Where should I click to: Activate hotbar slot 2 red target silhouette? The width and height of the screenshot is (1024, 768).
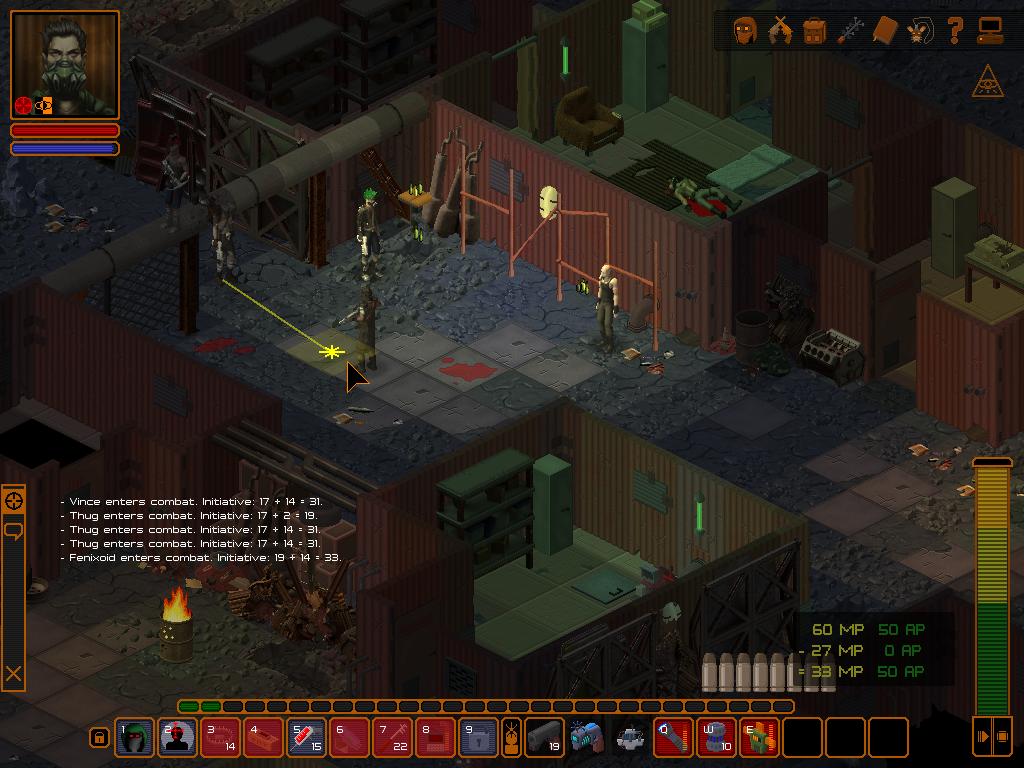[x=178, y=738]
